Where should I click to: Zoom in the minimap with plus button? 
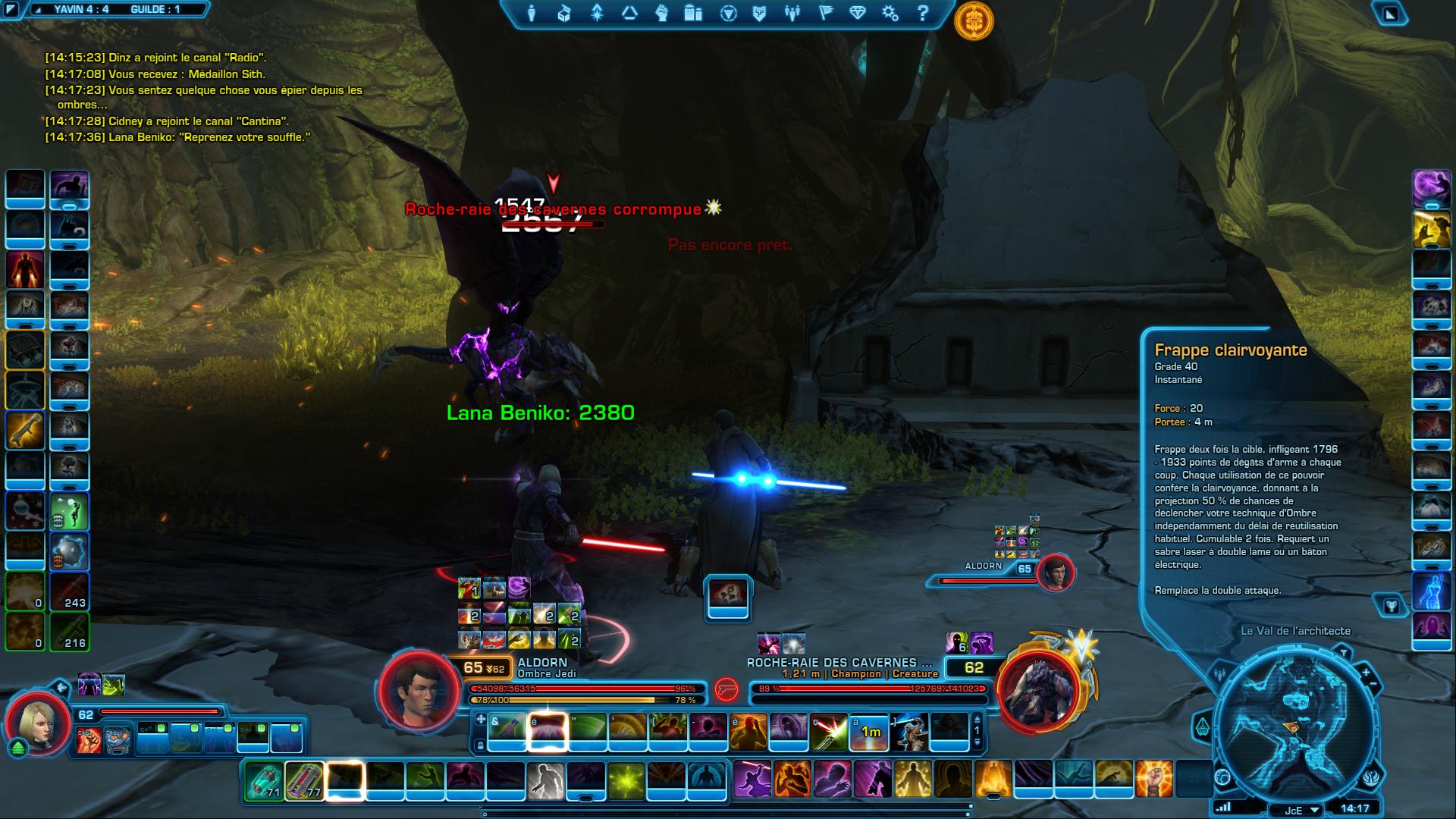1366,673
